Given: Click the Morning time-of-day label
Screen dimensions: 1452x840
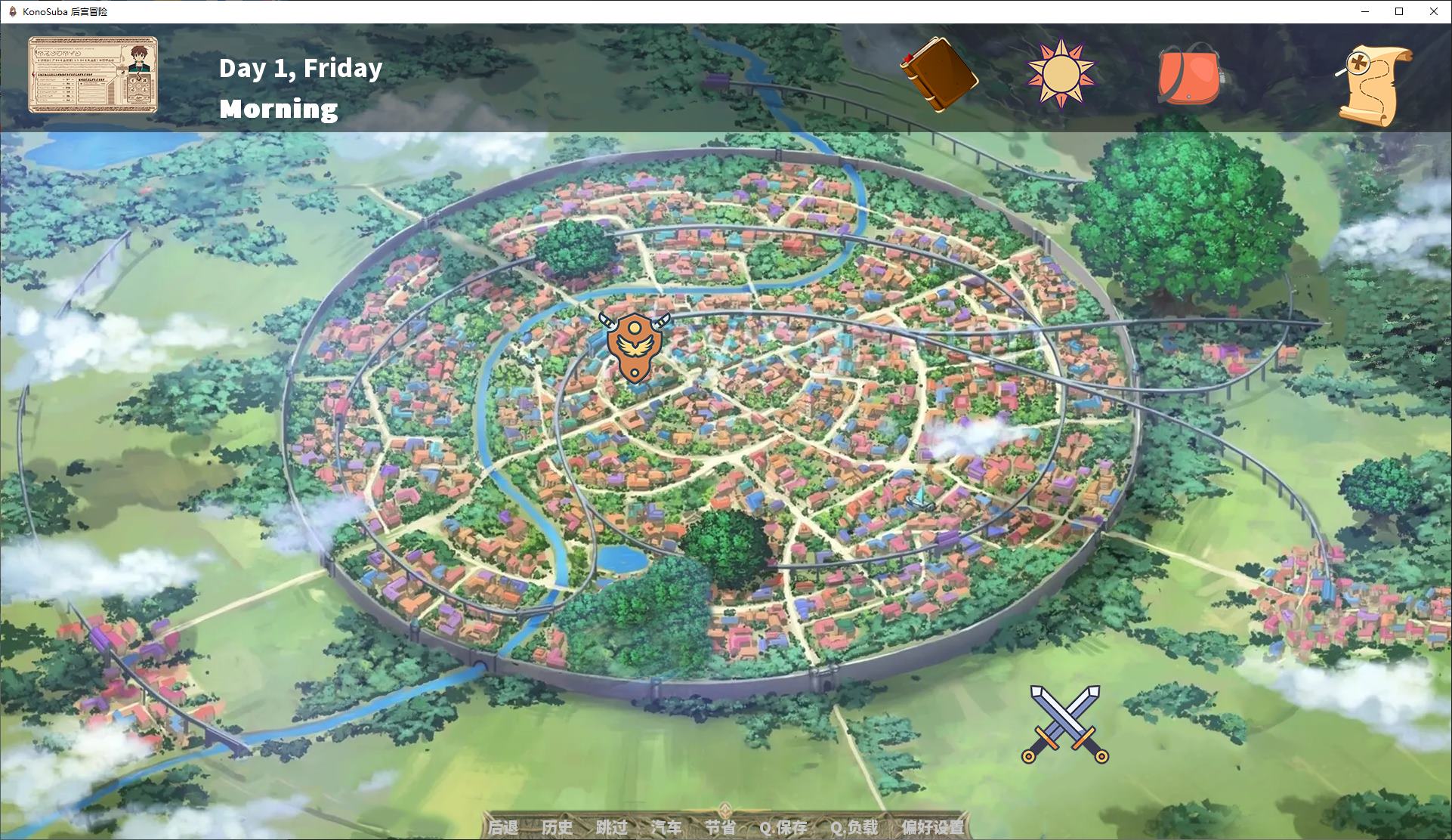Looking at the screenshot, I should coord(278,110).
